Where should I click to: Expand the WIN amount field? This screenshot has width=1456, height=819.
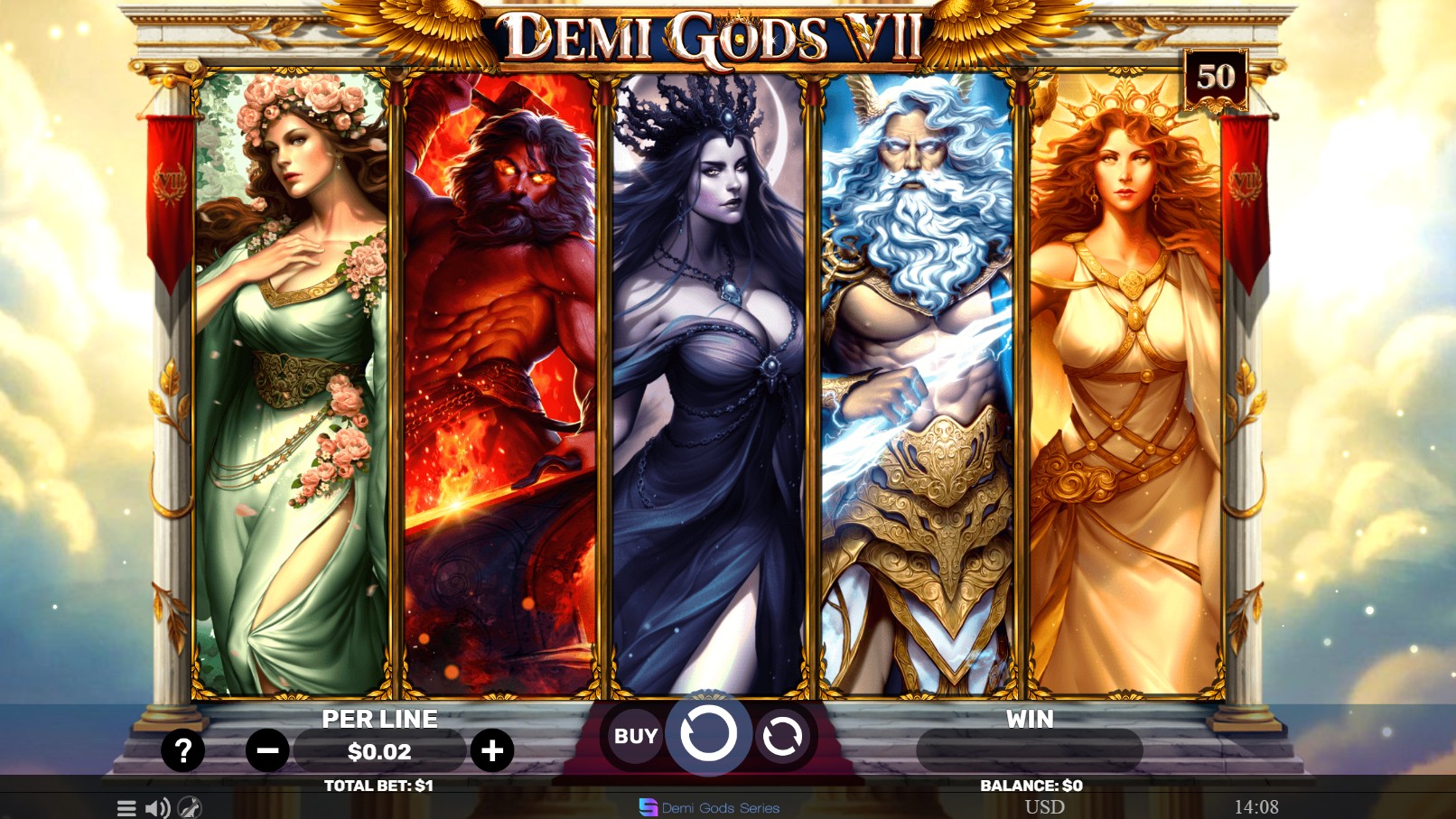(1028, 749)
